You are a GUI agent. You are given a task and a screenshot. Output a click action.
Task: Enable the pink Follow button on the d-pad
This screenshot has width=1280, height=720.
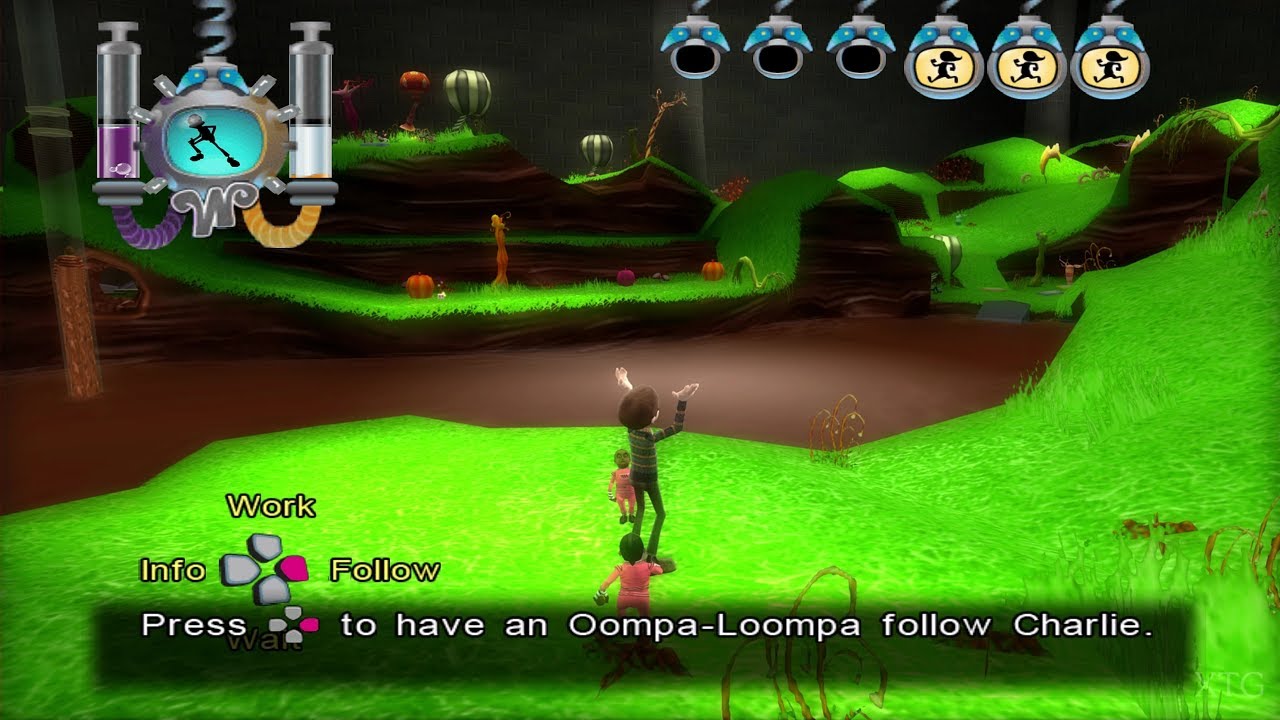click(293, 570)
